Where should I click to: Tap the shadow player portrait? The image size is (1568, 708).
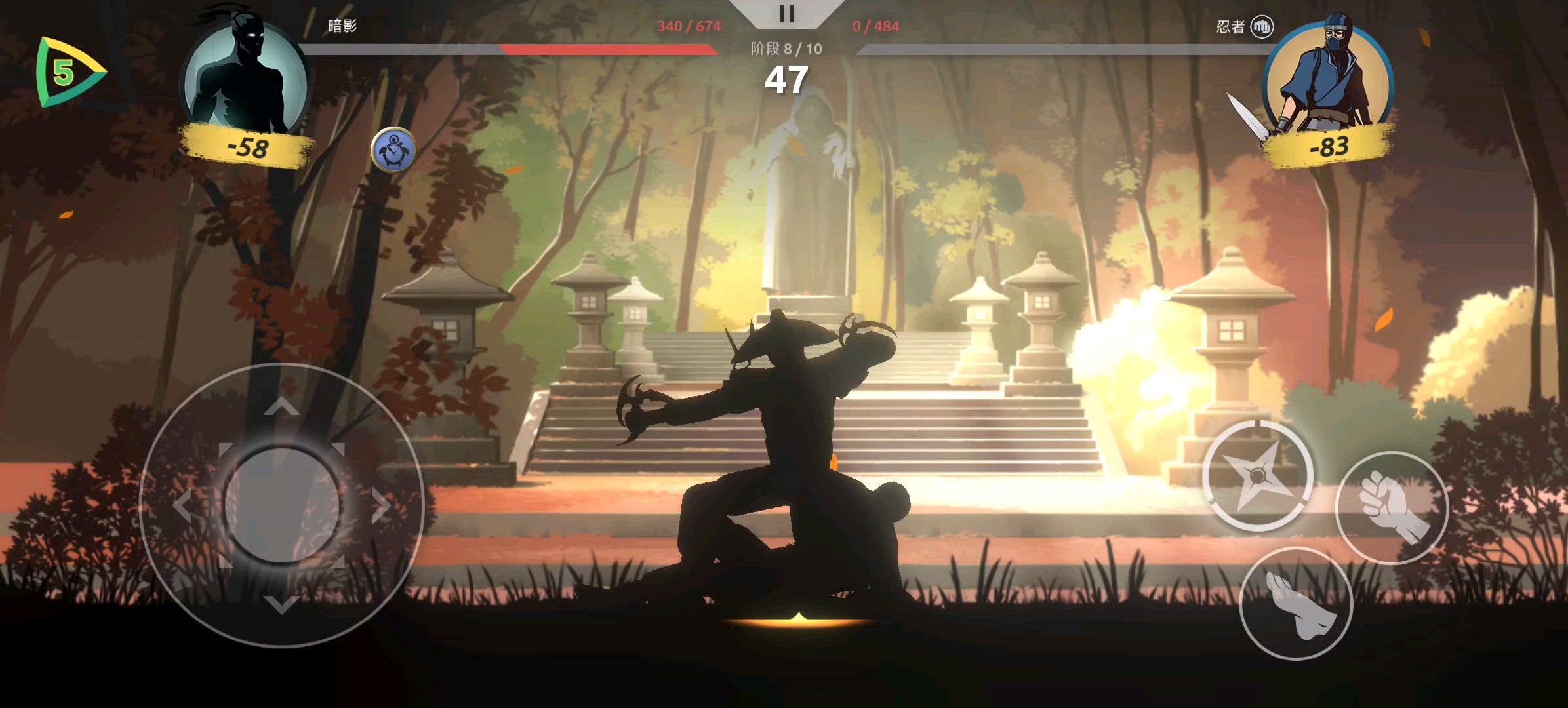pyautogui.click(x=245, y=79)
